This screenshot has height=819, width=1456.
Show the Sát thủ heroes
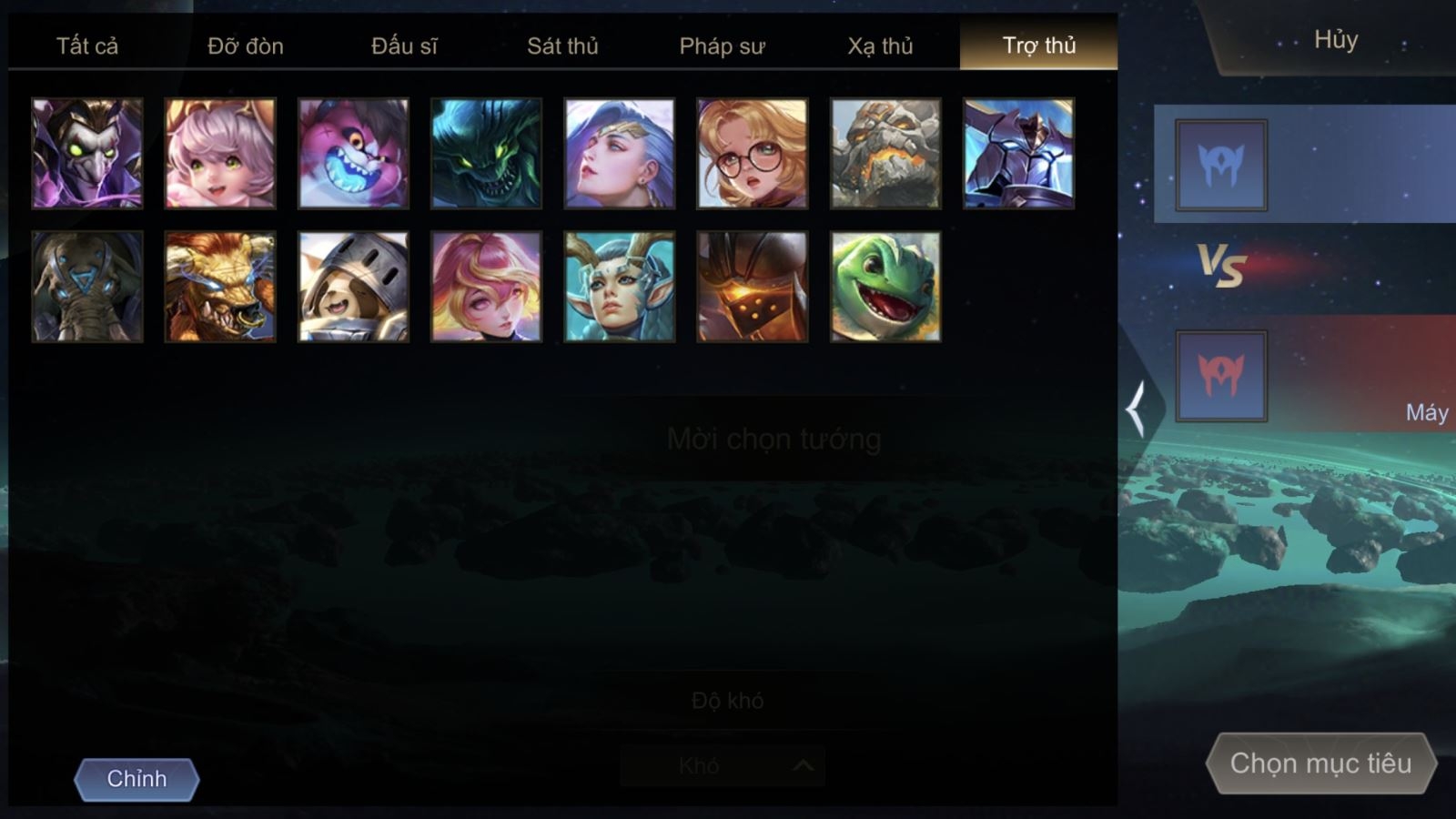tap(562, 45)
